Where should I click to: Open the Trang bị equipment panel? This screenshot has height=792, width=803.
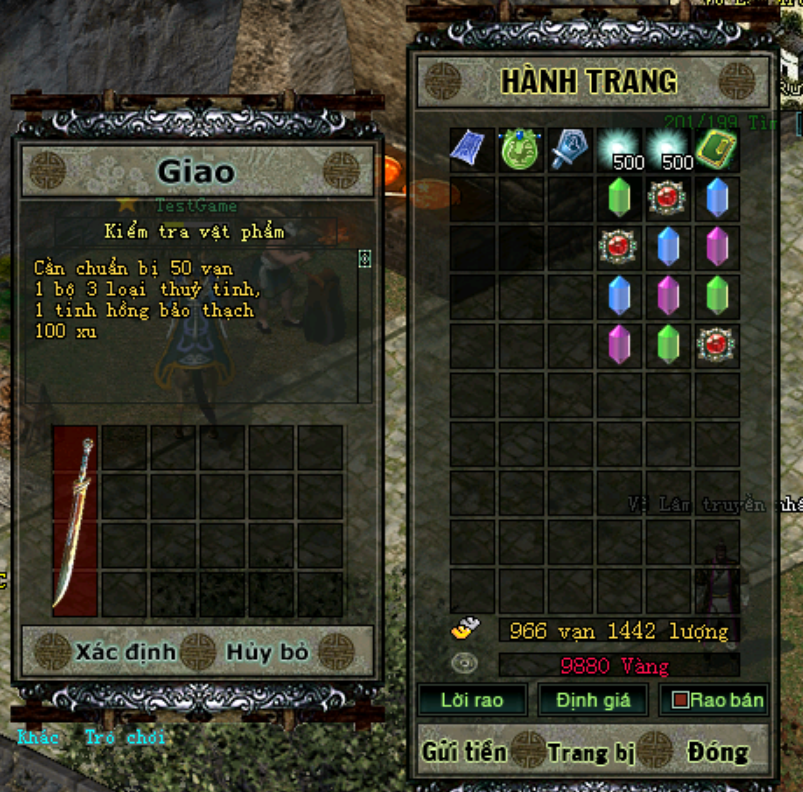(x=591, y=751)
